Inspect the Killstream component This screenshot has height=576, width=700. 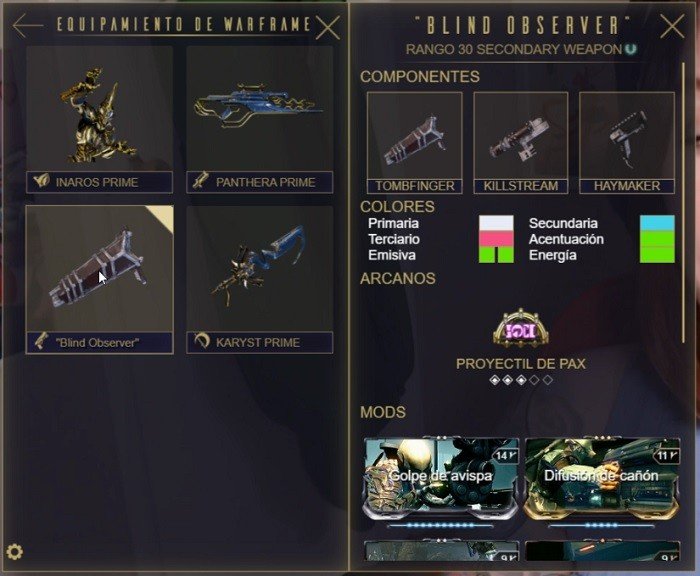[x=521, y=141]
